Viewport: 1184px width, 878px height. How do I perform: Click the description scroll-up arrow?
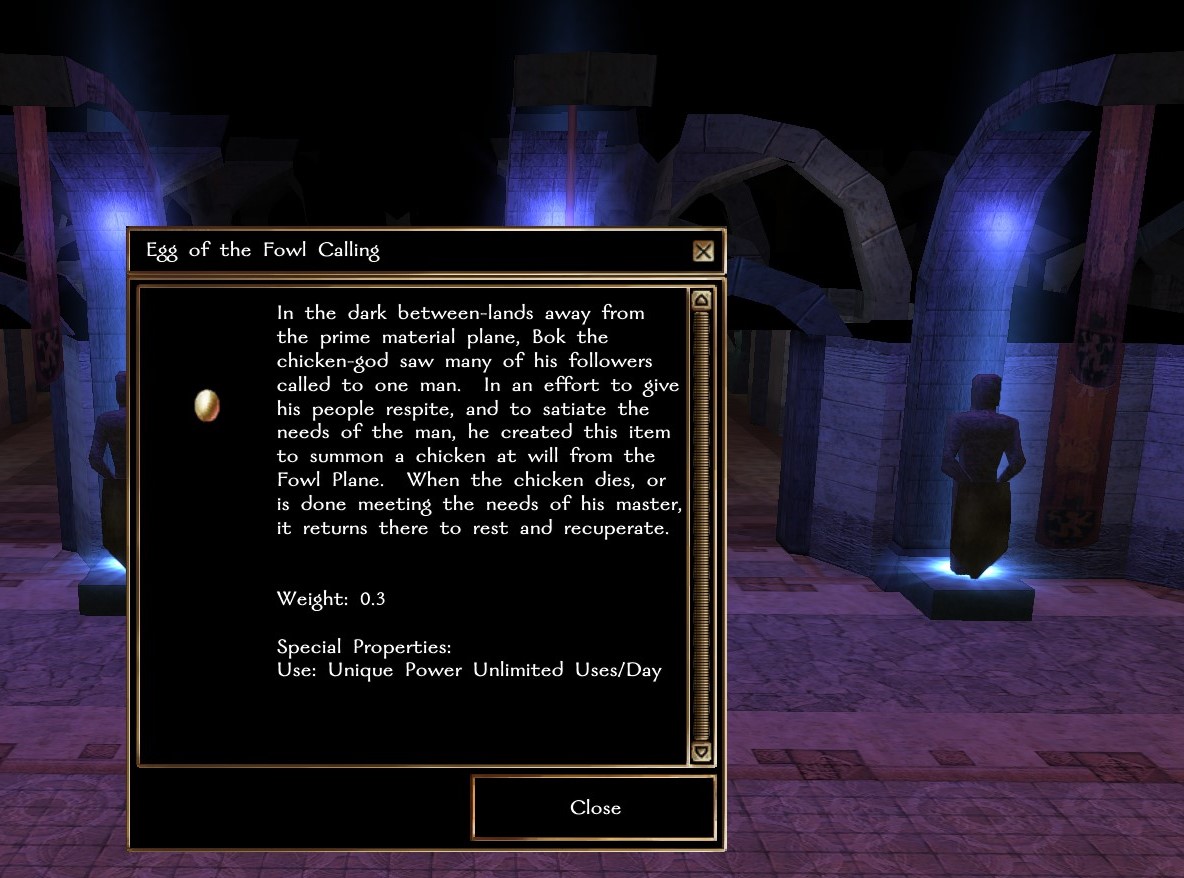701,300
